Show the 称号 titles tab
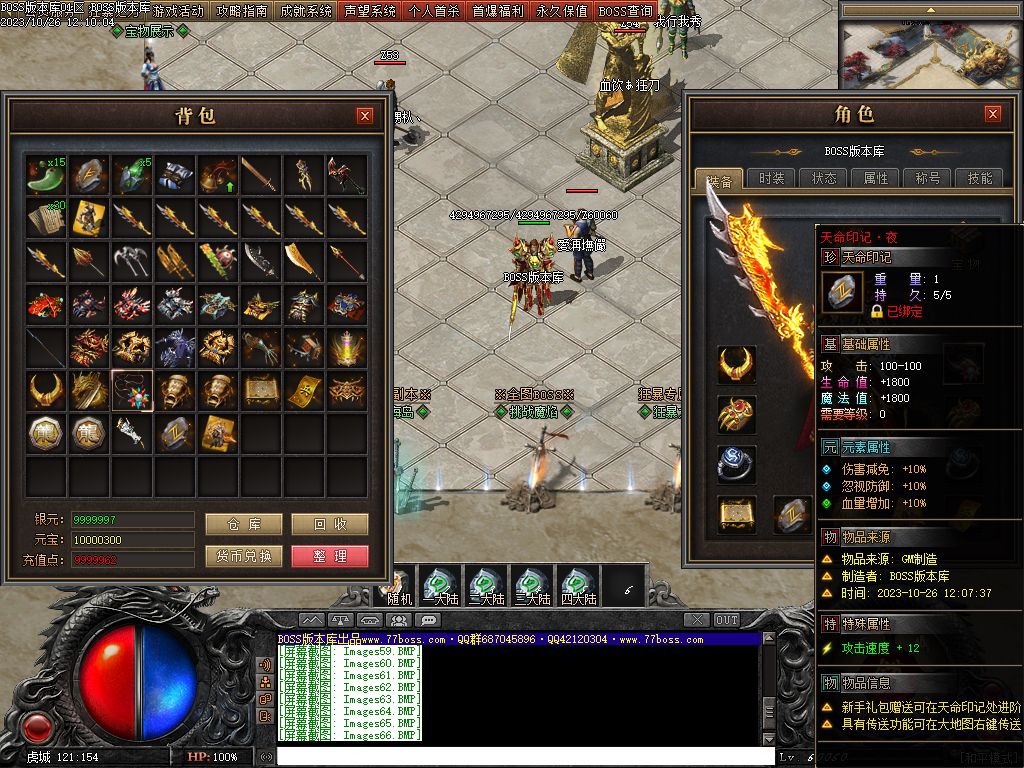Image resolution: width=1024 pixels, height=768 pixels. 927,178
